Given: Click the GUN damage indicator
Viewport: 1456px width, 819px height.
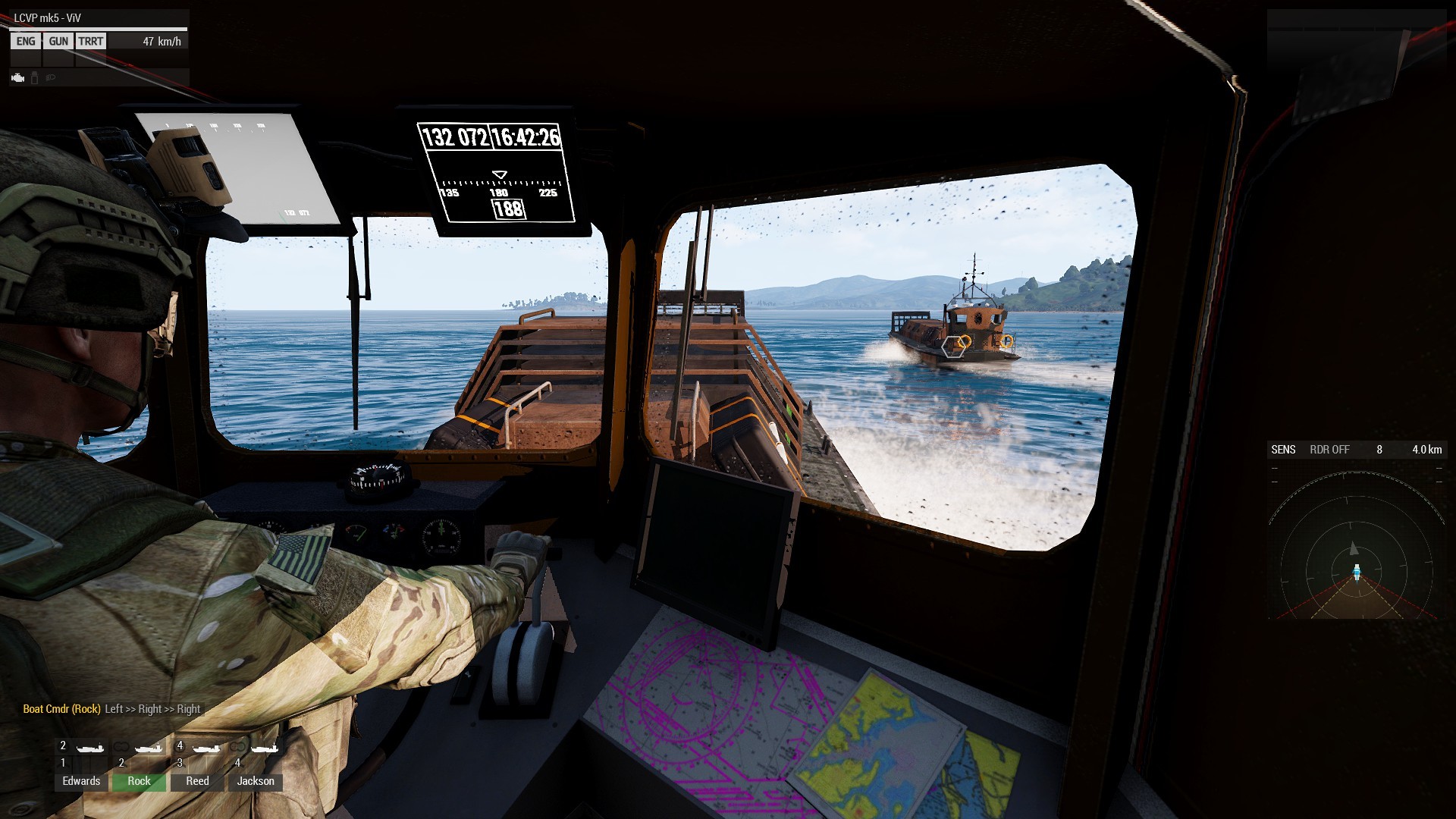Looking at the screenshot, I should pyautogui.click(x=58, y=42).
